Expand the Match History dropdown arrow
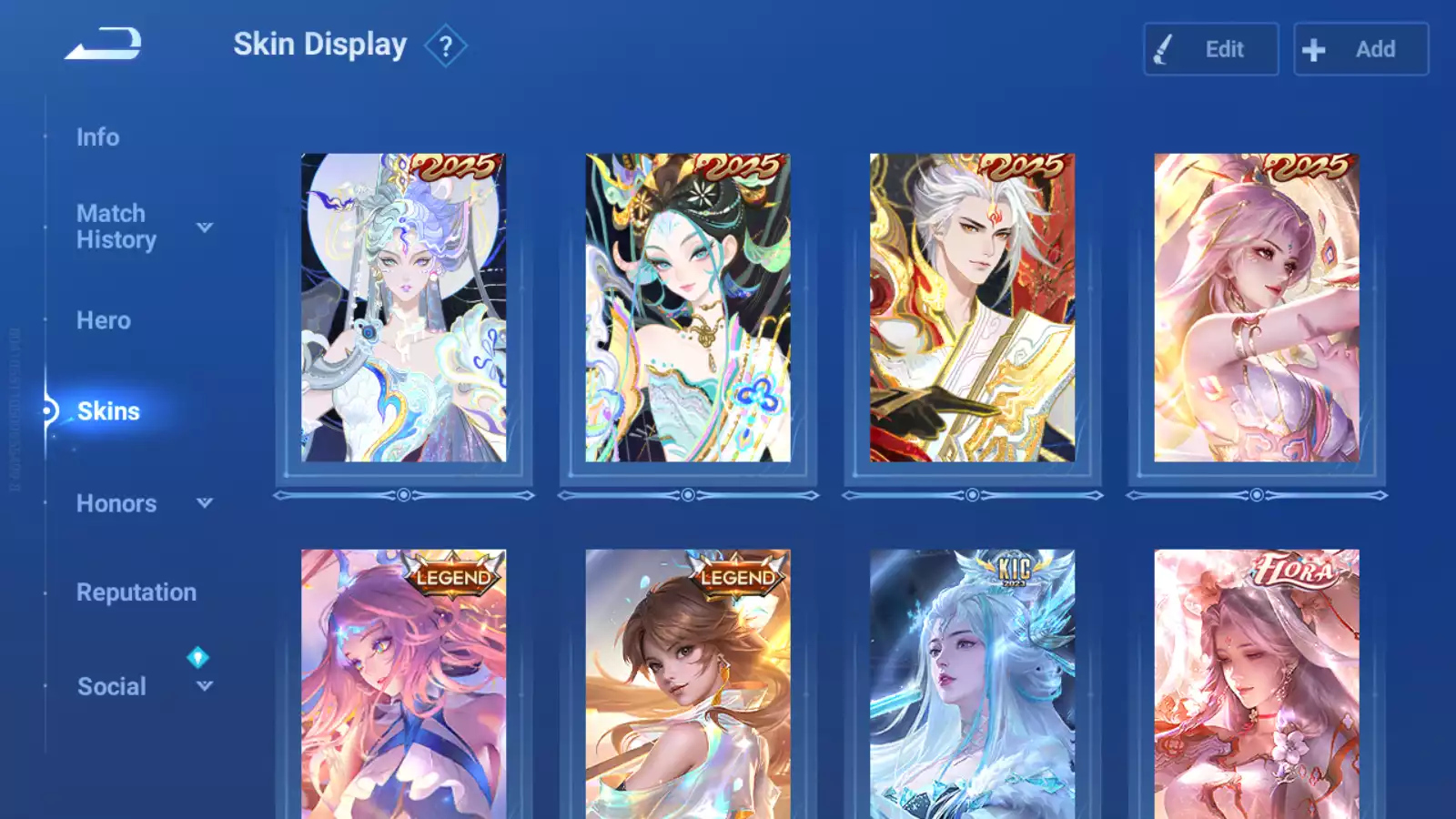Viewport: 1456px width, 819px height. coord(205,227)
